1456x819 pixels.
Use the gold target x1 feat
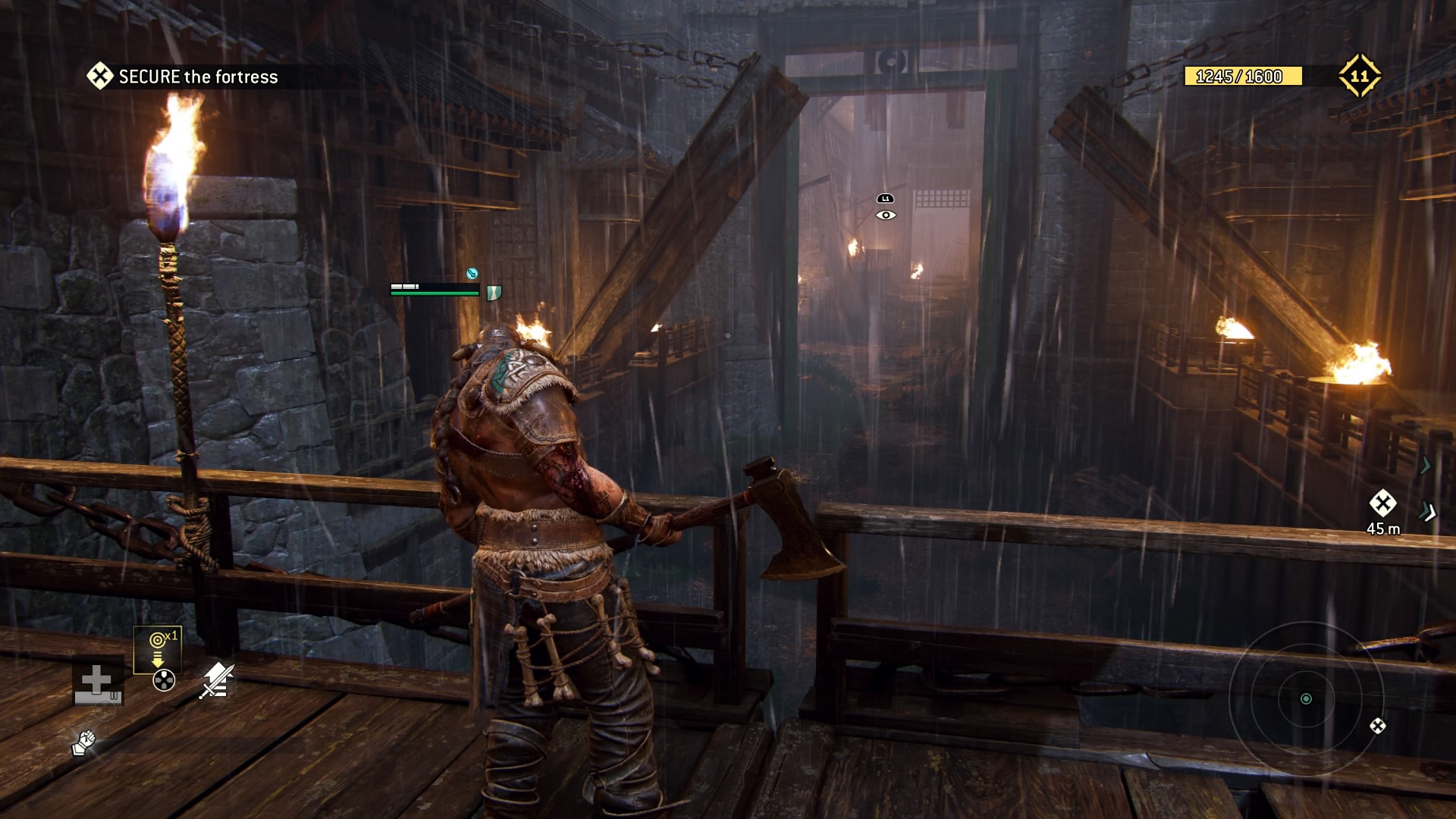[x=158, y=650]
